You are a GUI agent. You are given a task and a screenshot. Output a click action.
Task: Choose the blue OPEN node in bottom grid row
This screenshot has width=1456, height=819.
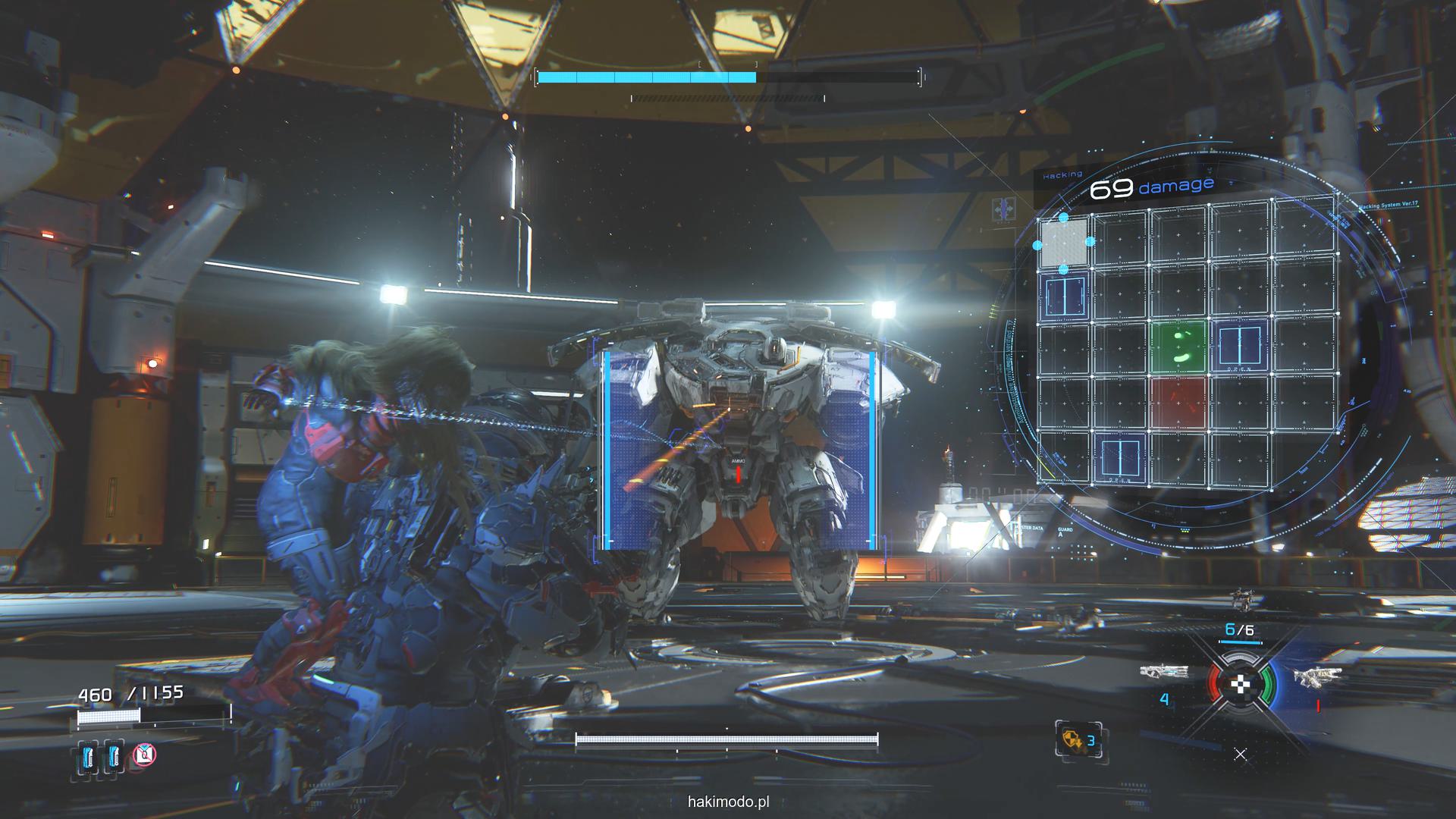tap(1122, 459)
